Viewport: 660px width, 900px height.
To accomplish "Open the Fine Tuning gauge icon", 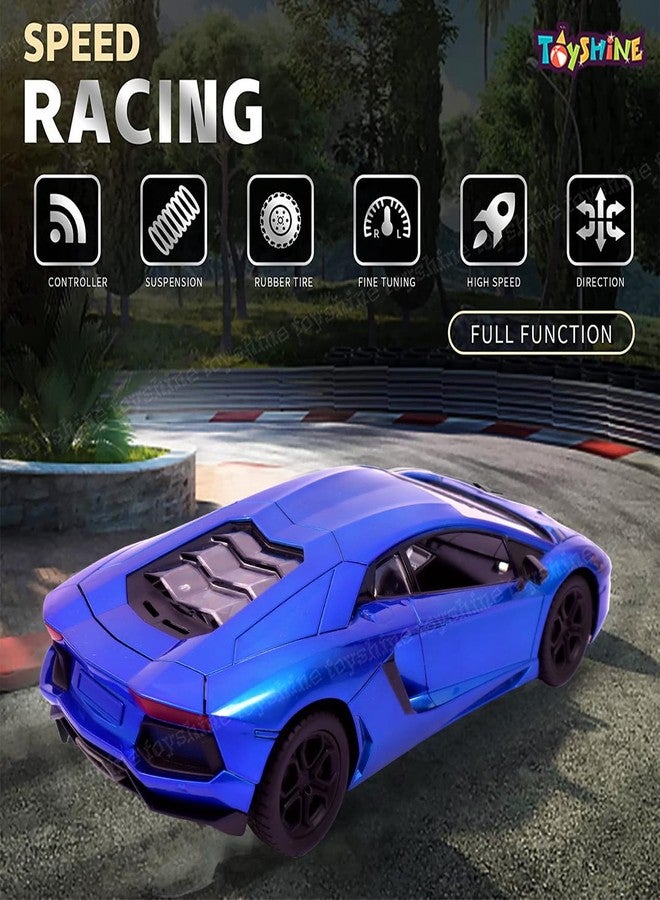I will pos(387,220).
